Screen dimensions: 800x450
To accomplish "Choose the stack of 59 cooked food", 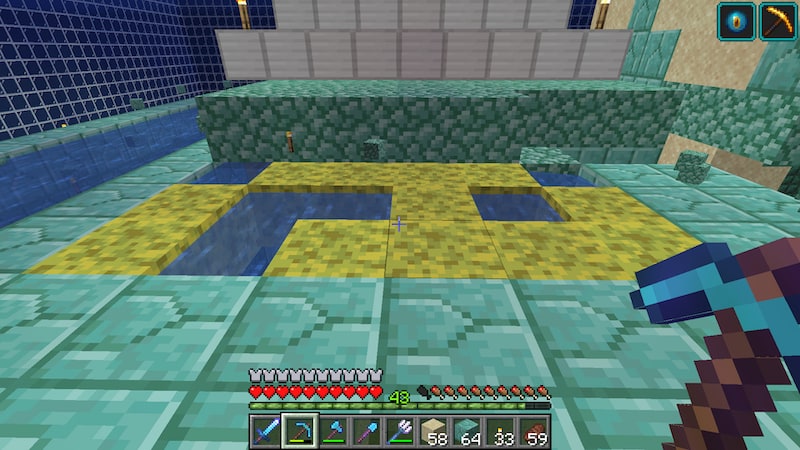I will pos(533,431).
